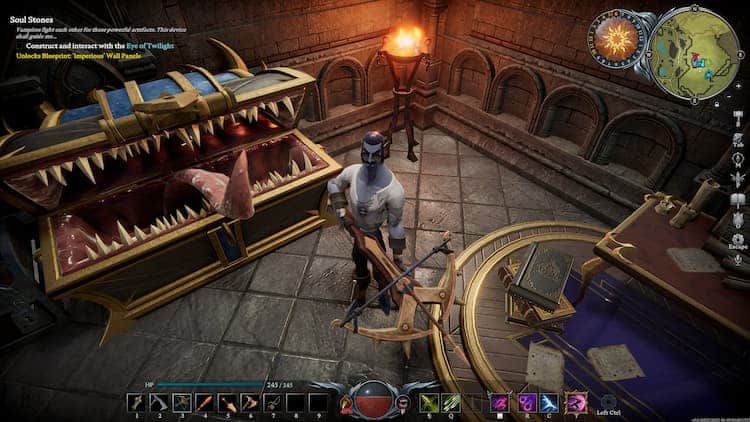Activate the gold-framed ultimate ability
The height and width of the screenshot is (422, 750).
pyautogui.click(x=577, y=402)
